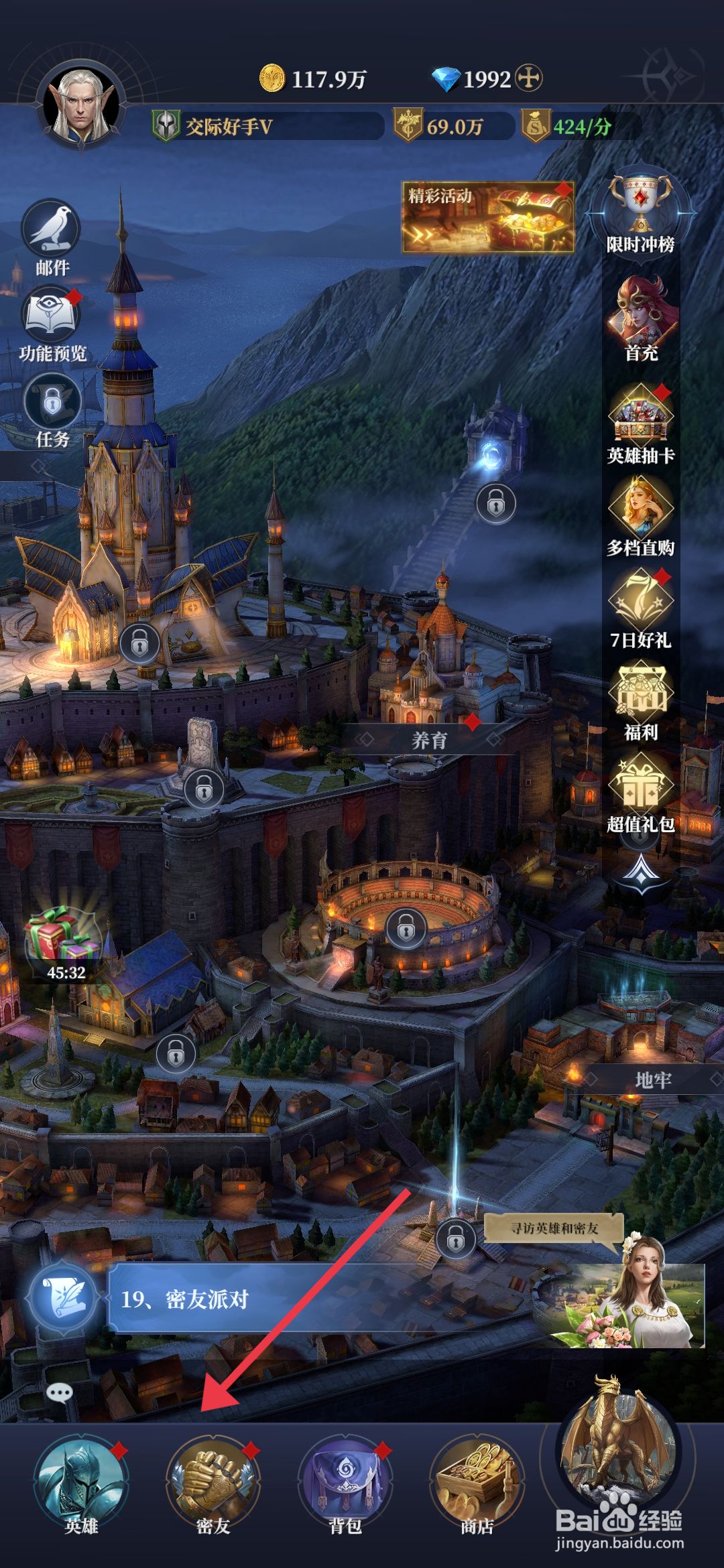Open the 精彩活动 events banner

(487, 217)
